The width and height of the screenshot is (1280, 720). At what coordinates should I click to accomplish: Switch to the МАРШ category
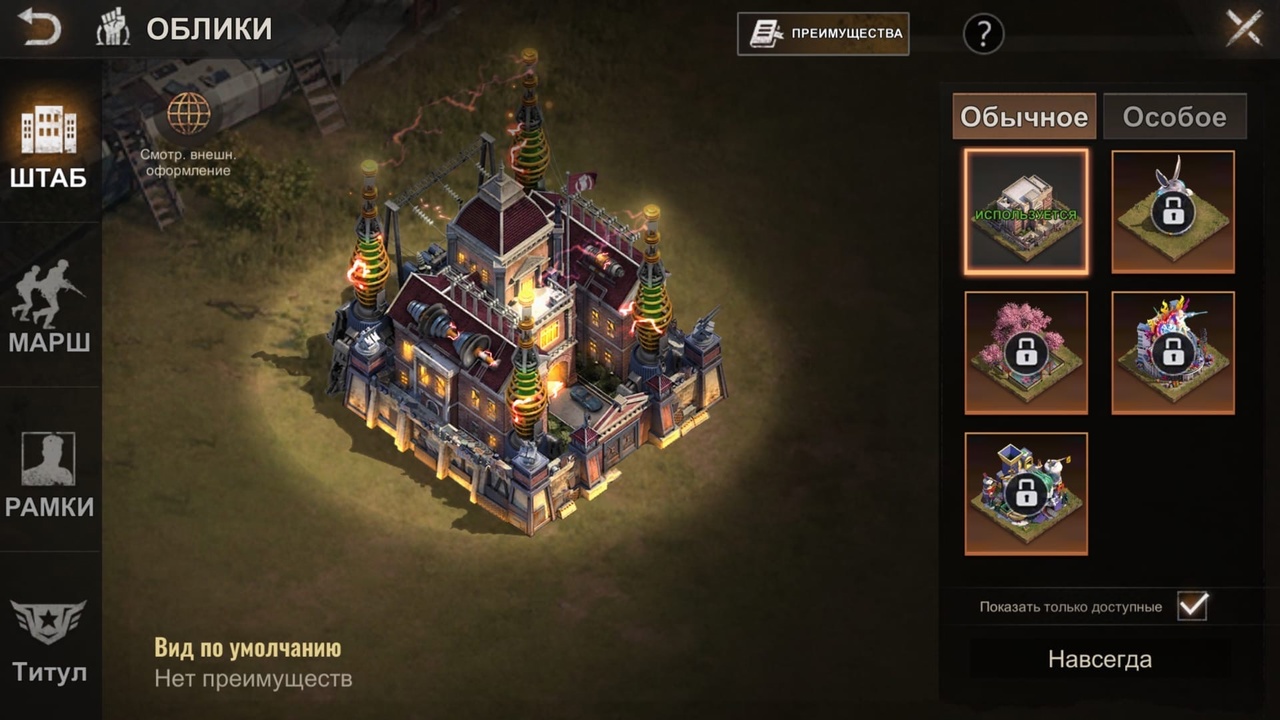click(x=49, y=307)
